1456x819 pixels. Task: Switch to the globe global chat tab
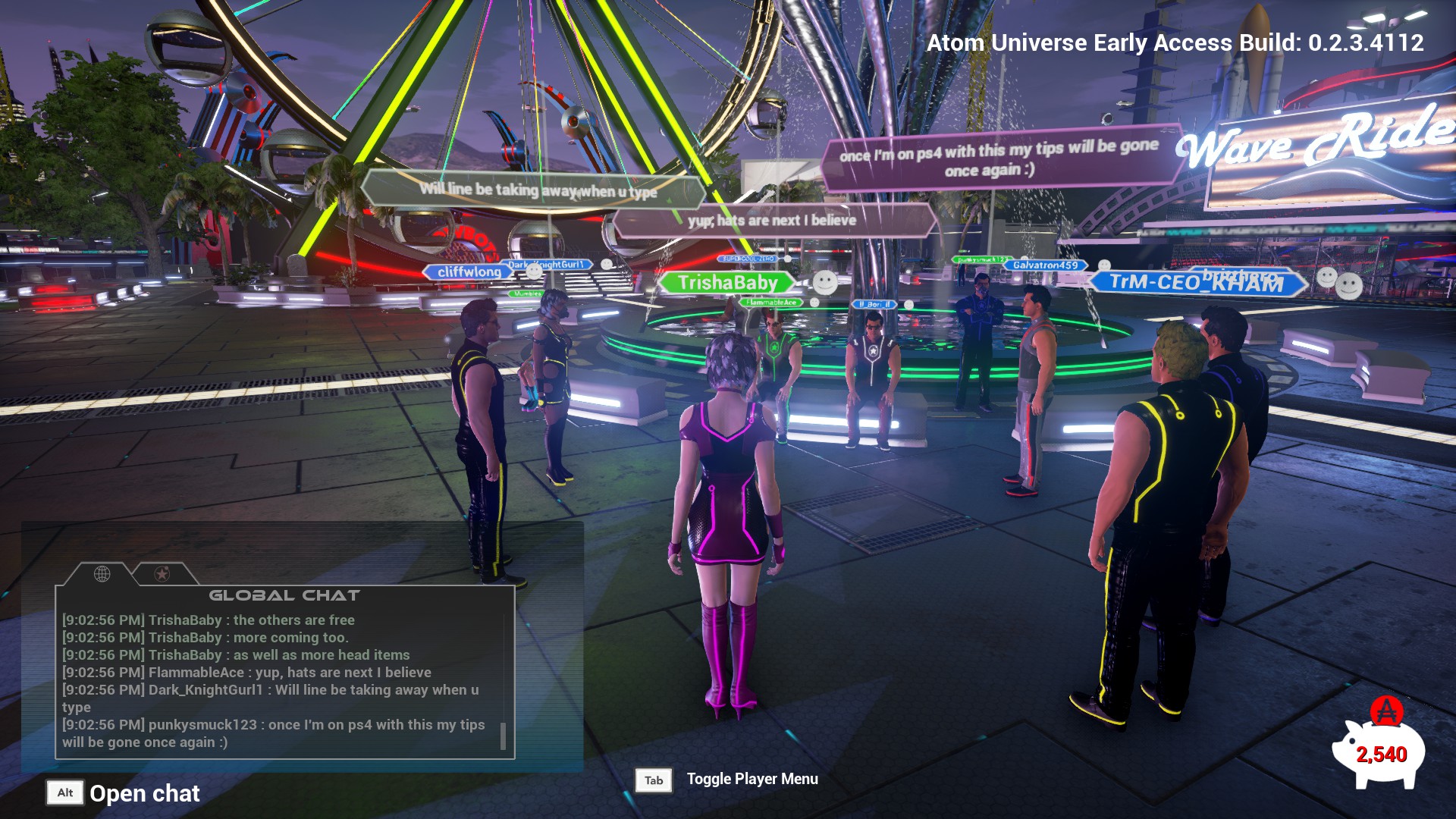coord(102,574)
